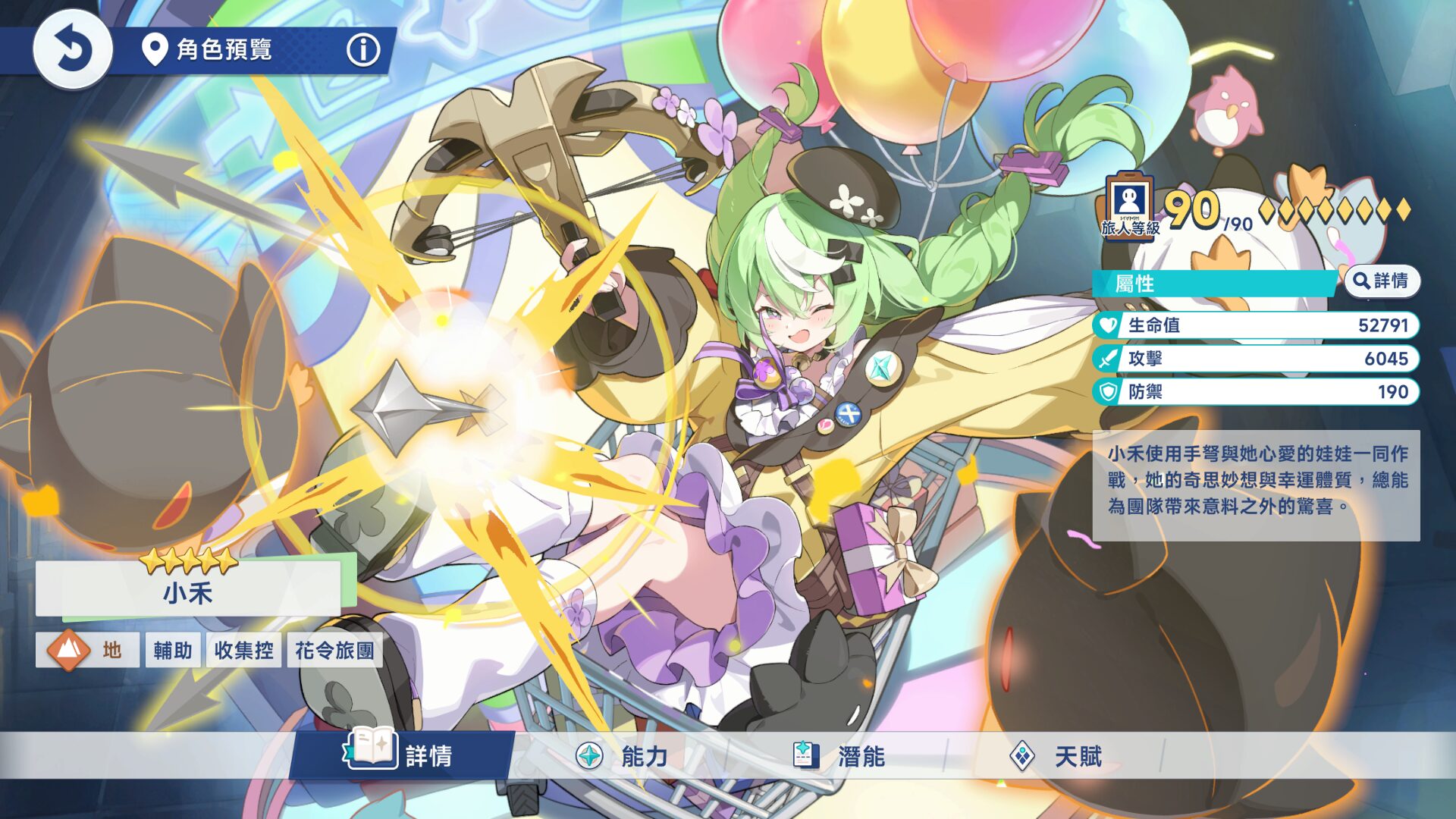Click the back arrow button

73,50
